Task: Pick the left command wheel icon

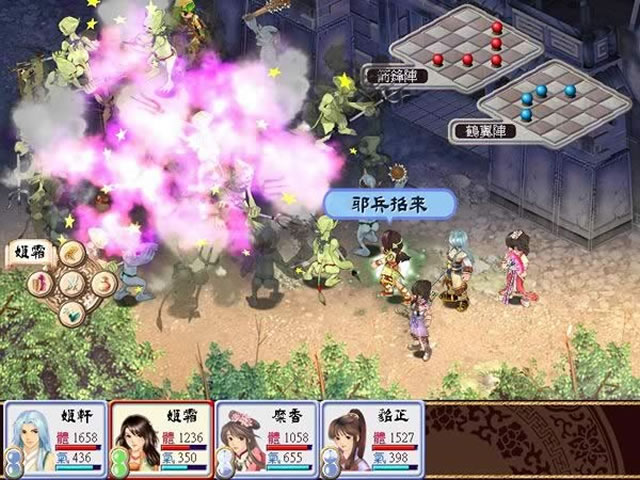Action: (41, 284)
